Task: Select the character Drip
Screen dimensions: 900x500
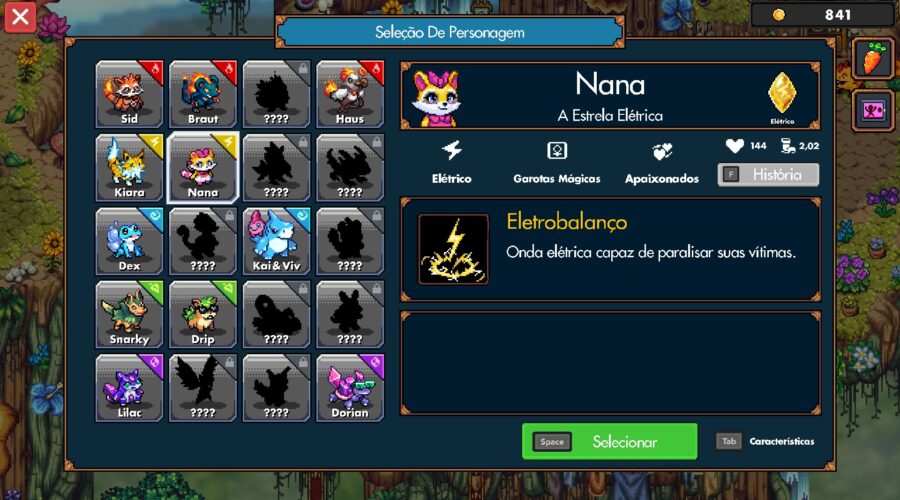Action: [202, 314]
